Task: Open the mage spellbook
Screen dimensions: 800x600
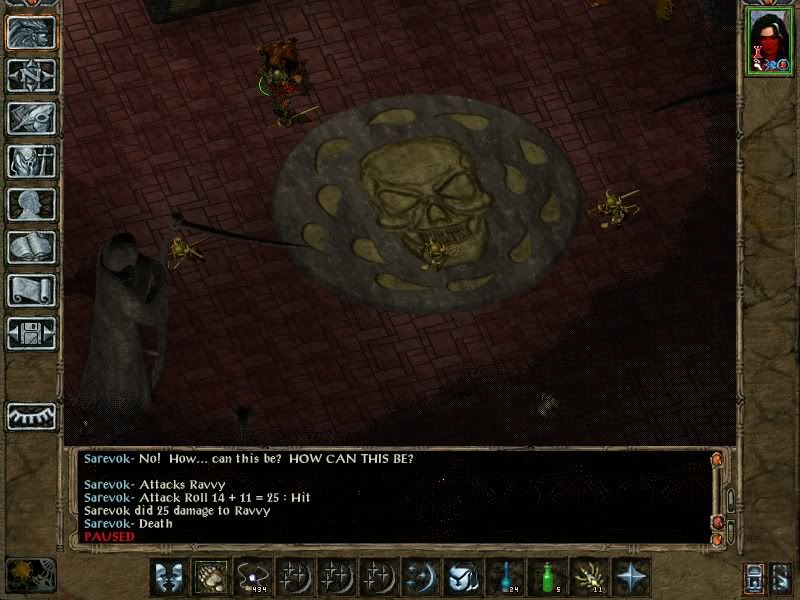Action: point(31,247)
